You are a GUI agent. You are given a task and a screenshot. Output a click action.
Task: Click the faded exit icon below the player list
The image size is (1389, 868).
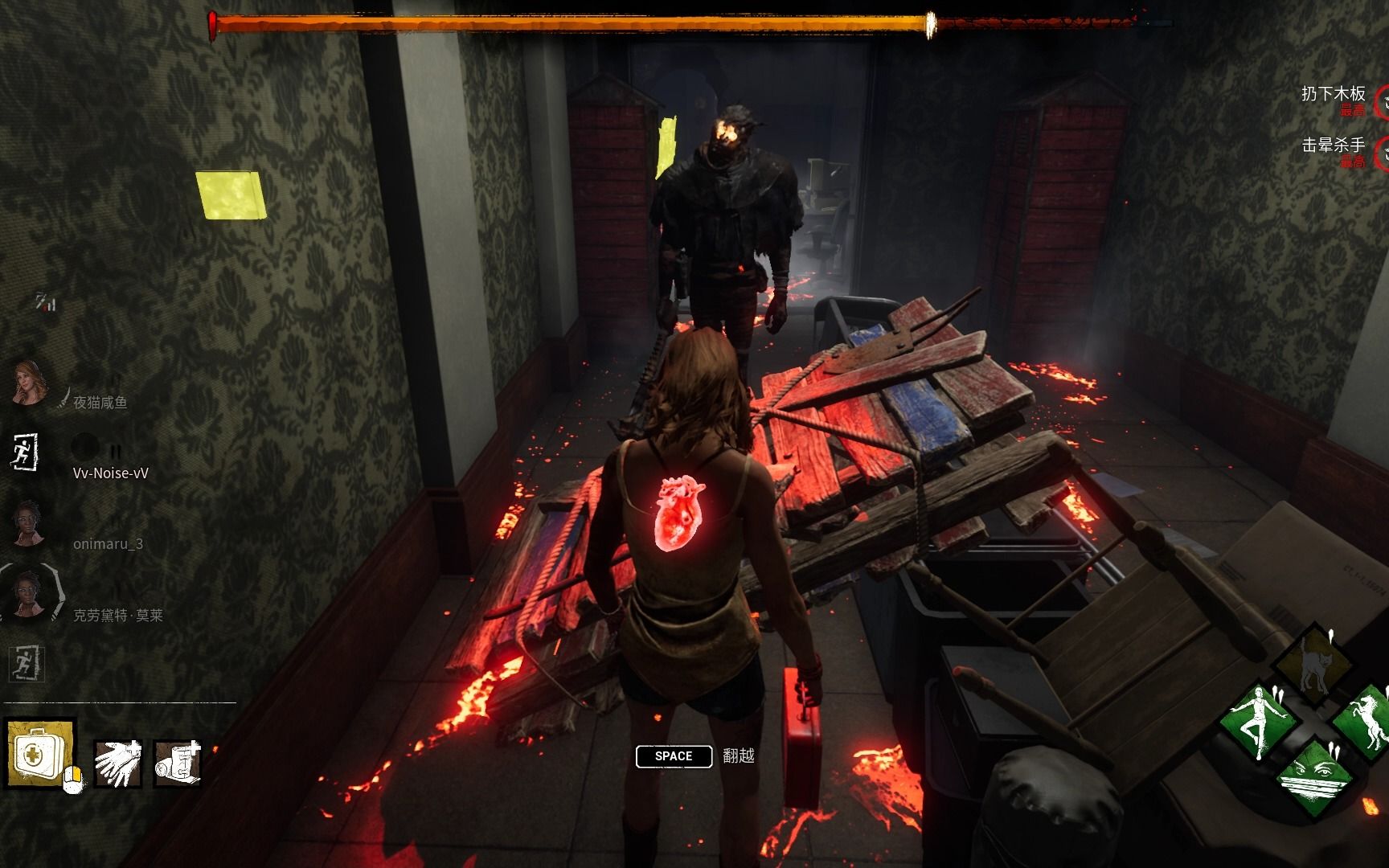pos(27,664)
